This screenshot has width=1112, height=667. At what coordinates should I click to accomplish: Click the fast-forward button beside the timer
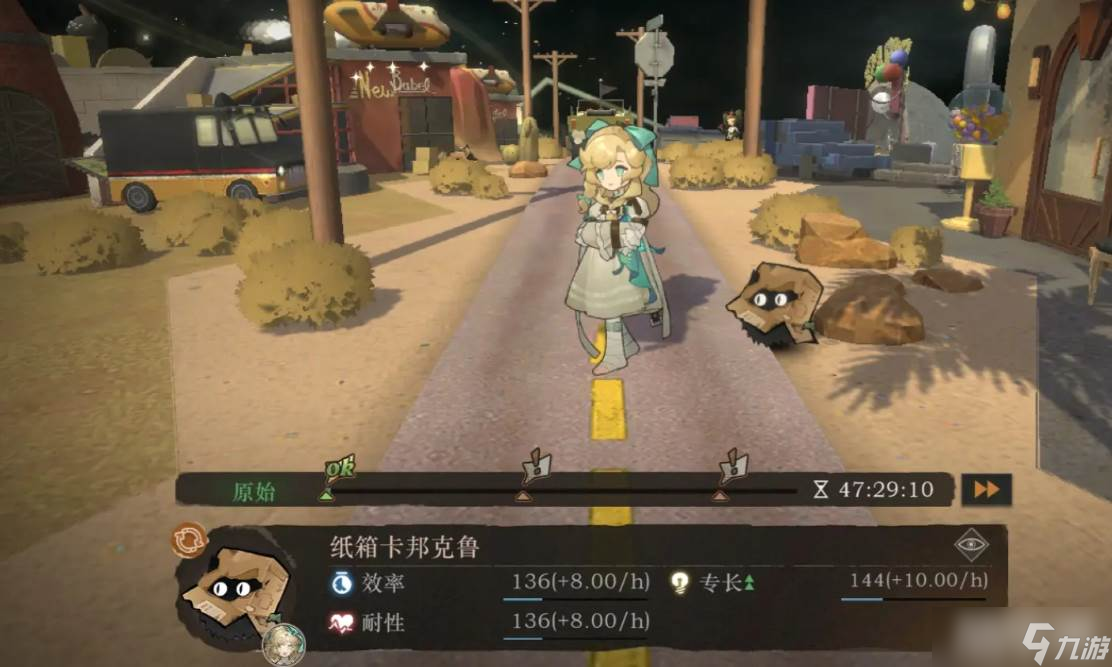click(986, 489)
